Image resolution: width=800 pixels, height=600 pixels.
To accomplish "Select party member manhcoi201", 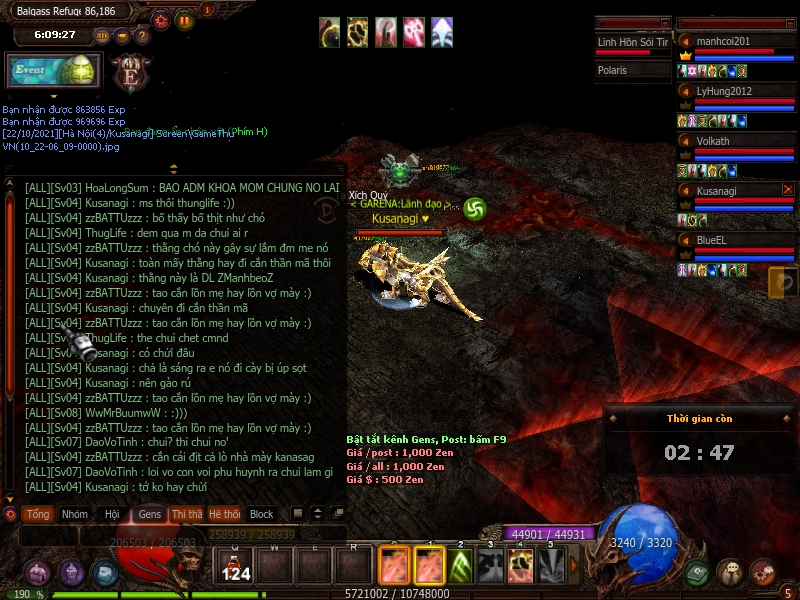I will click(x=735, y=42).
